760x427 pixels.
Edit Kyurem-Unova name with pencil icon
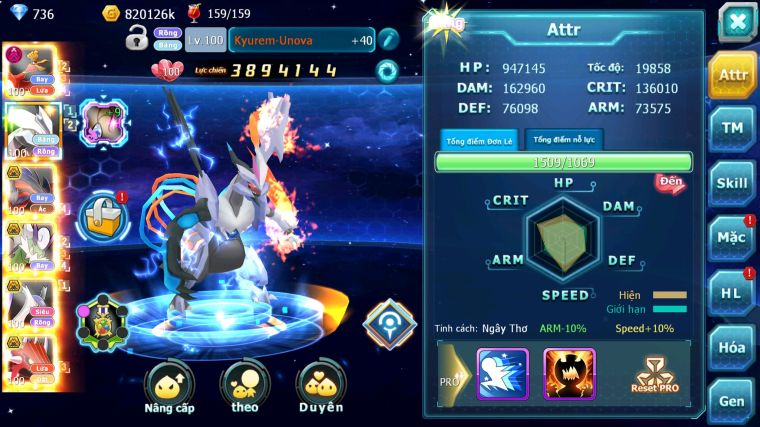(x=388, y=40)
